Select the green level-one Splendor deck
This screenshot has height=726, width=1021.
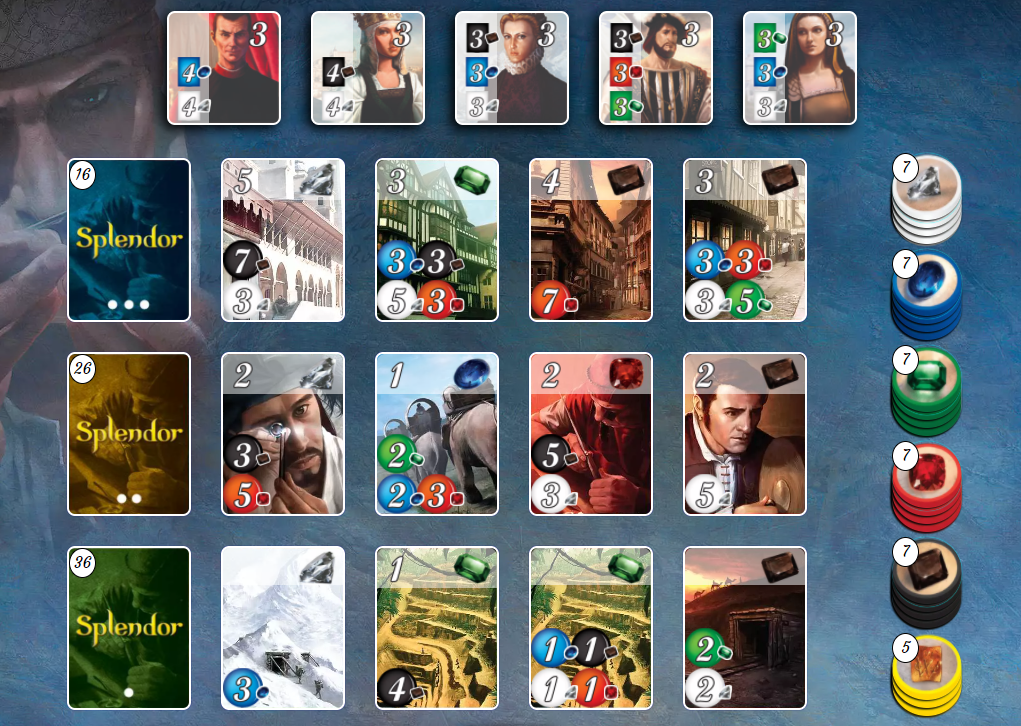tap(129, 628)
